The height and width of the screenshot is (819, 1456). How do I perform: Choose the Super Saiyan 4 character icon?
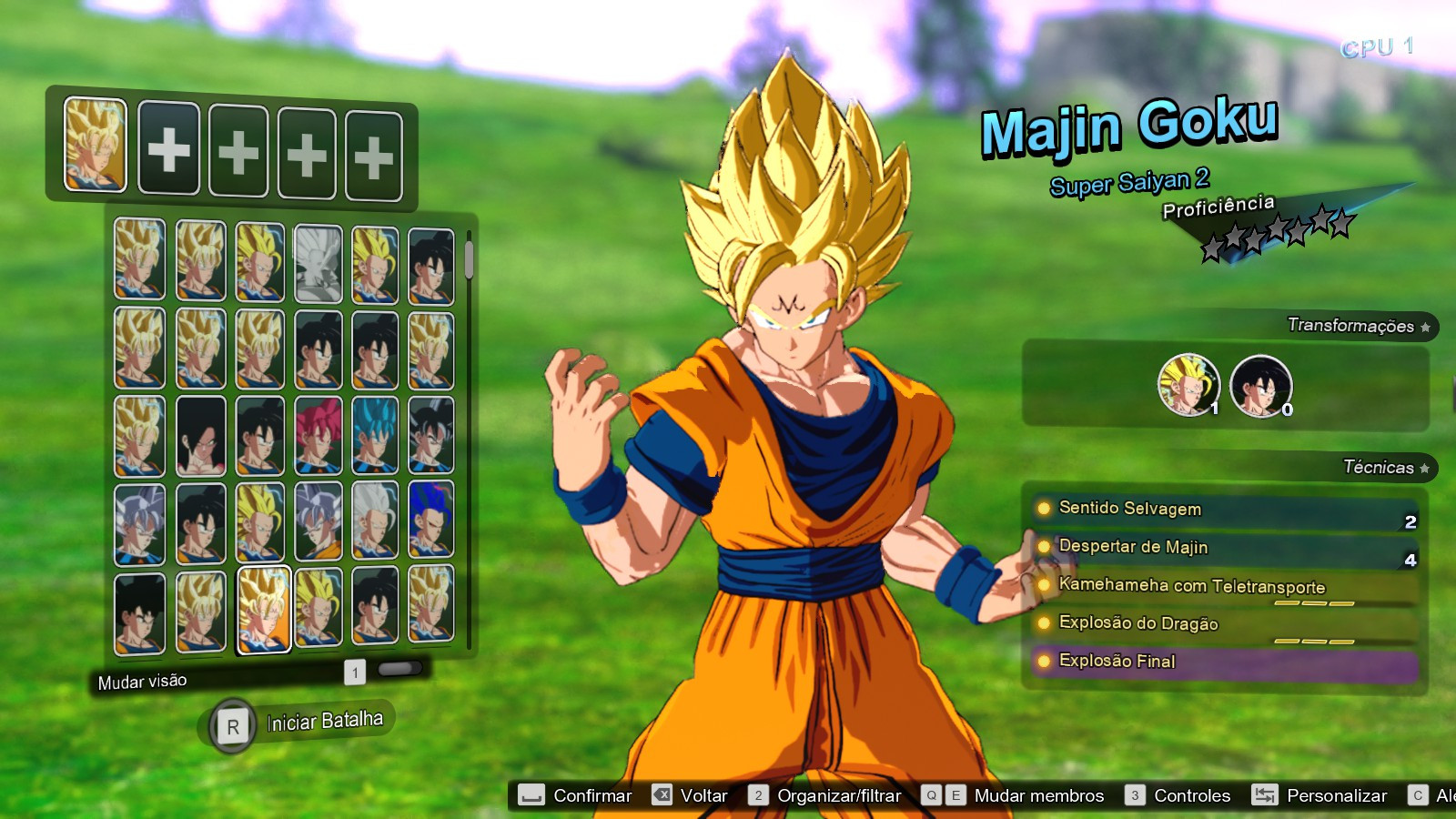coord(198,437)
